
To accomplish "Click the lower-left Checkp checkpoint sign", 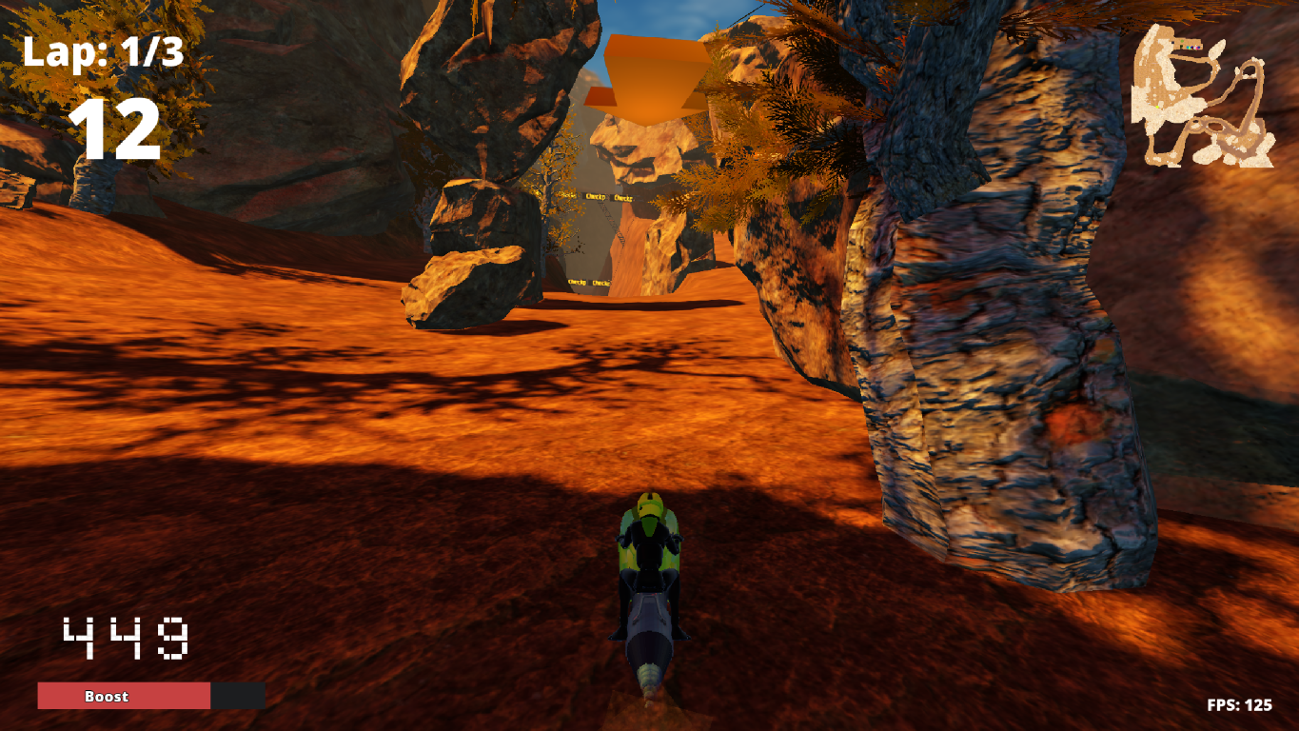I will (x=577, y=282).
